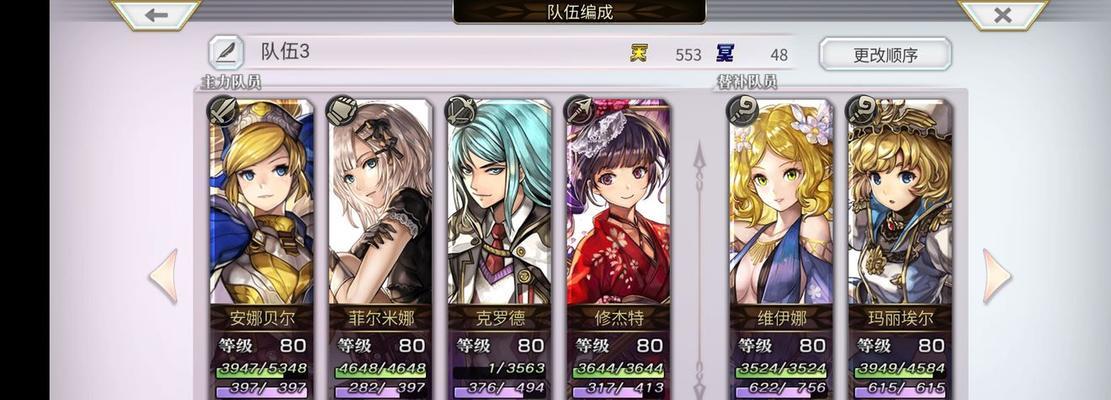Go back using the top-left arrow button
Screen dimensions: 1111x400
(x=155, y=14)
